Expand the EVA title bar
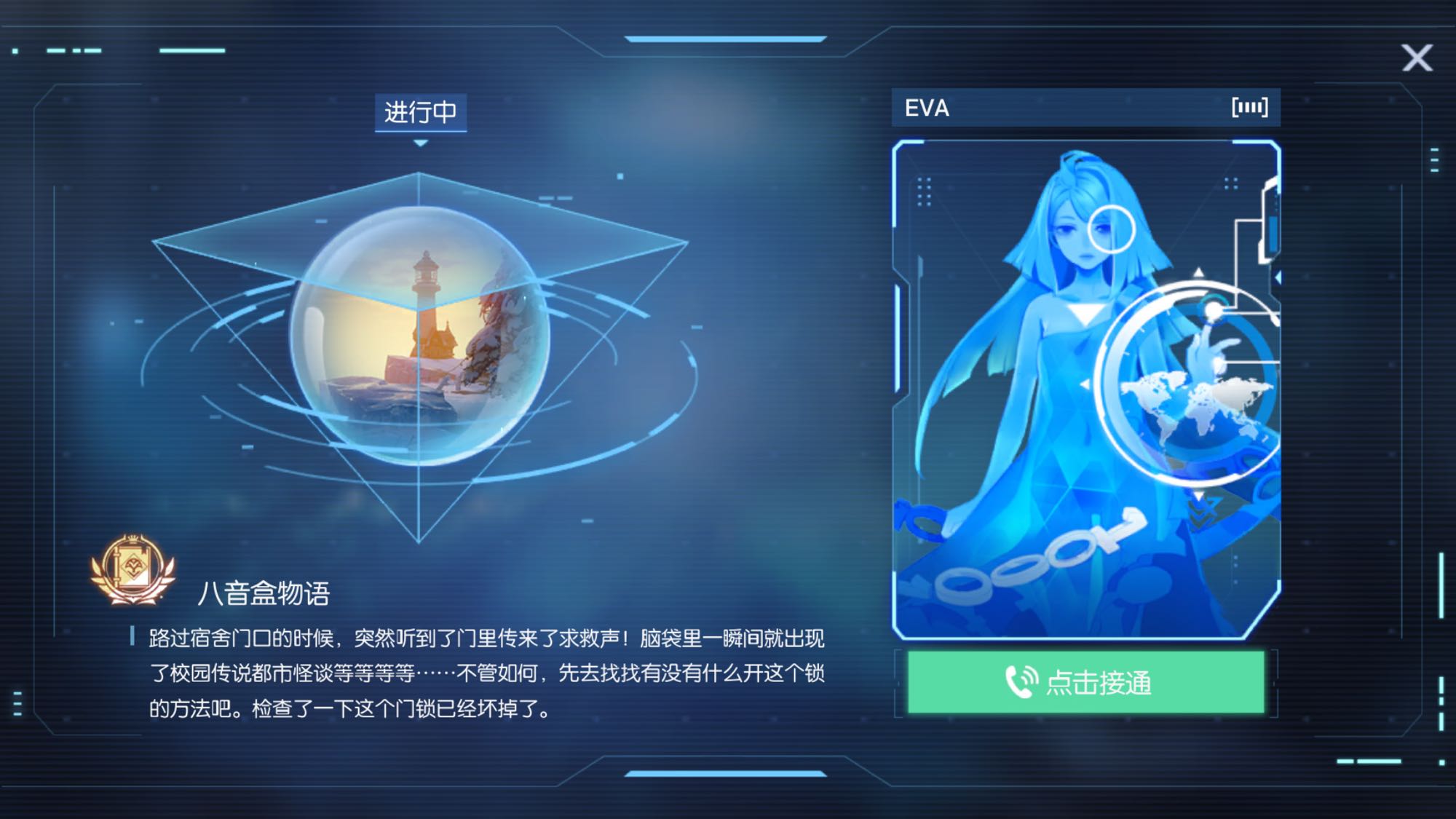Image resolution: width=1456 pixels, height=819 pixels. pos(1085,108)
